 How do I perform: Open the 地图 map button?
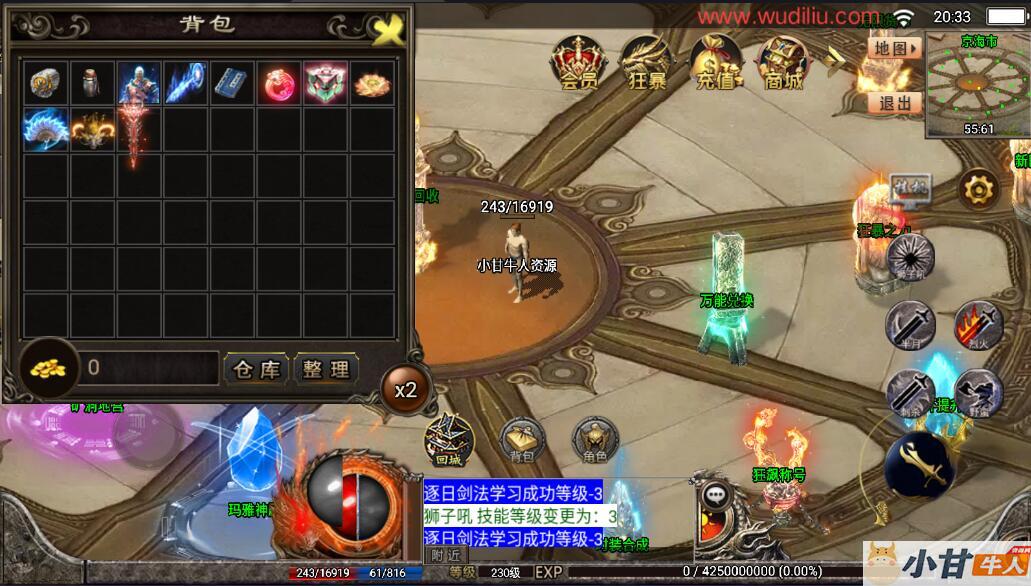[x=894, y=48]
